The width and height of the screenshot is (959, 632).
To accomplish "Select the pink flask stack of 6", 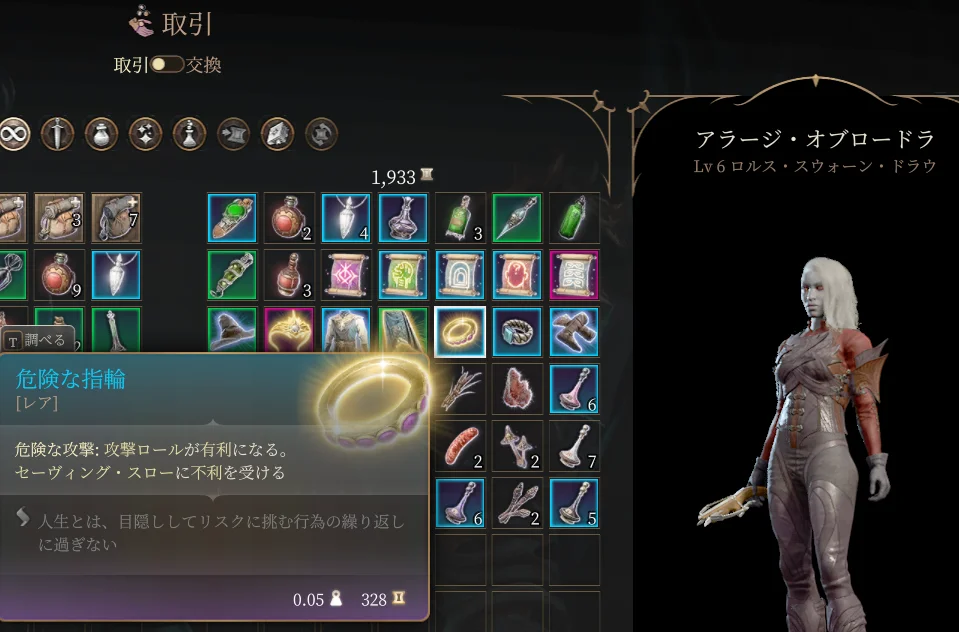I will 575,389.
